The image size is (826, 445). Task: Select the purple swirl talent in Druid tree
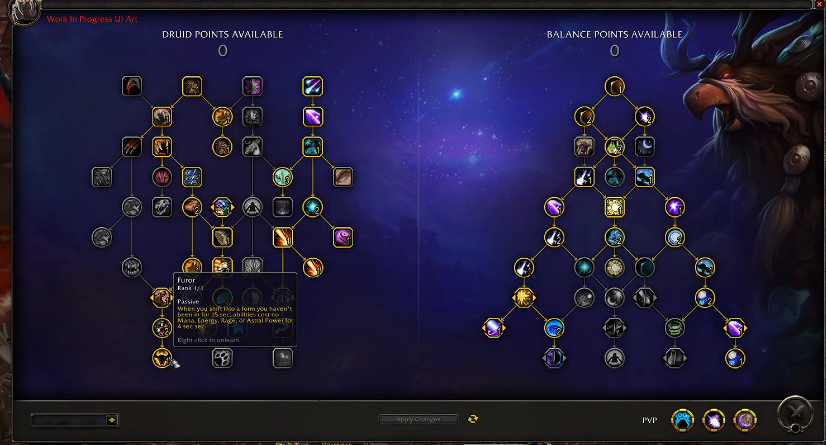click(343, 237)
